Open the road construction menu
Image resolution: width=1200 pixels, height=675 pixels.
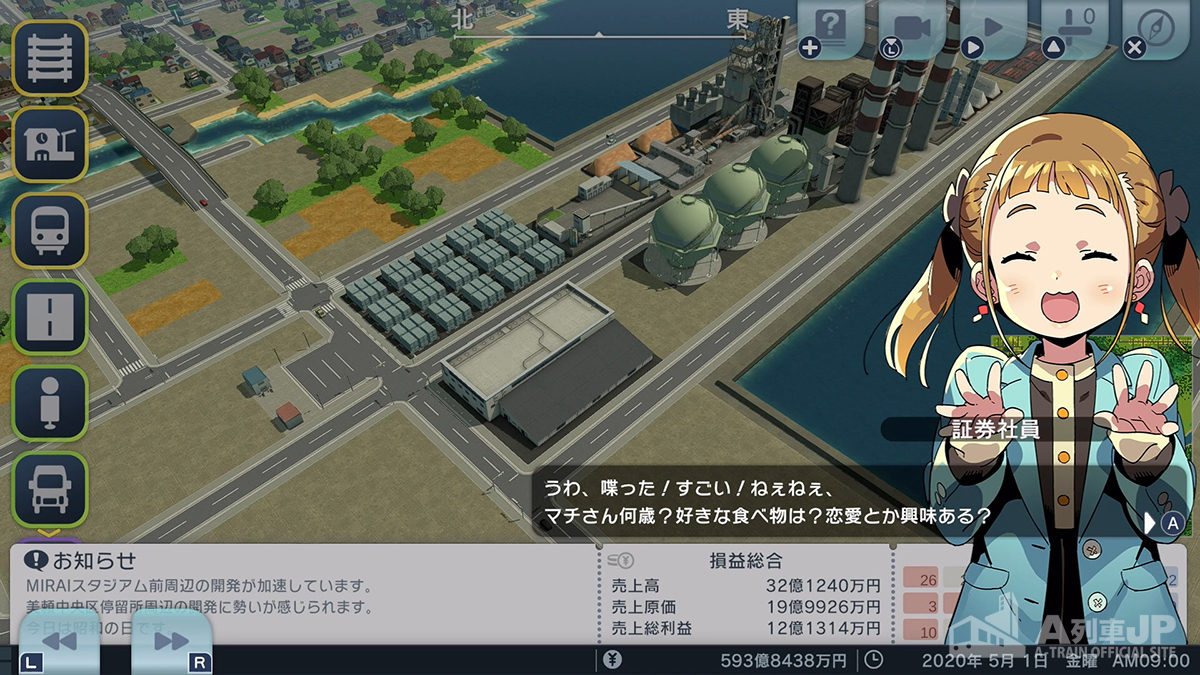pyautogui.click(x=49, y=316)
